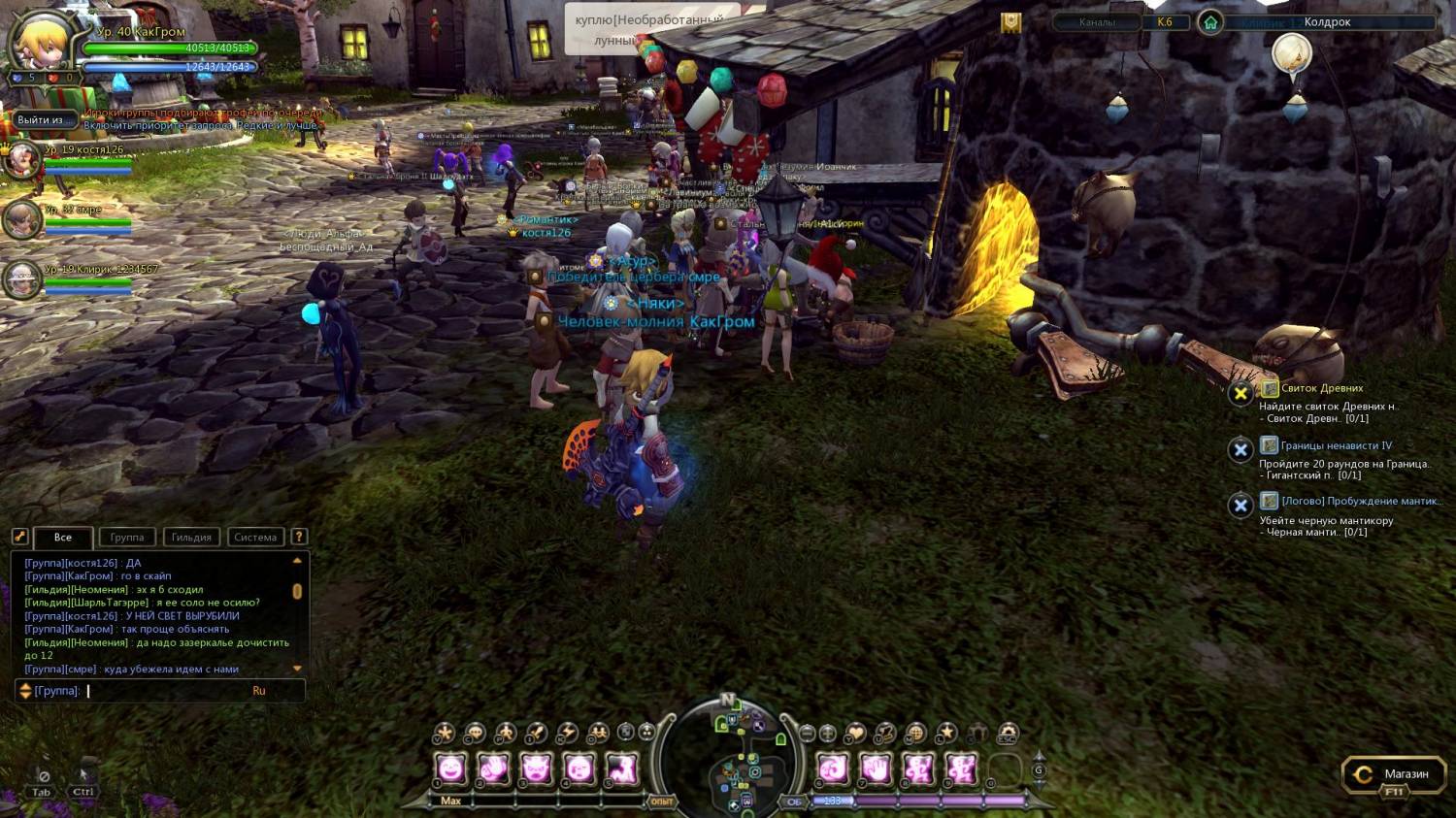Open the Гильдия chat tab

(191, 538)
